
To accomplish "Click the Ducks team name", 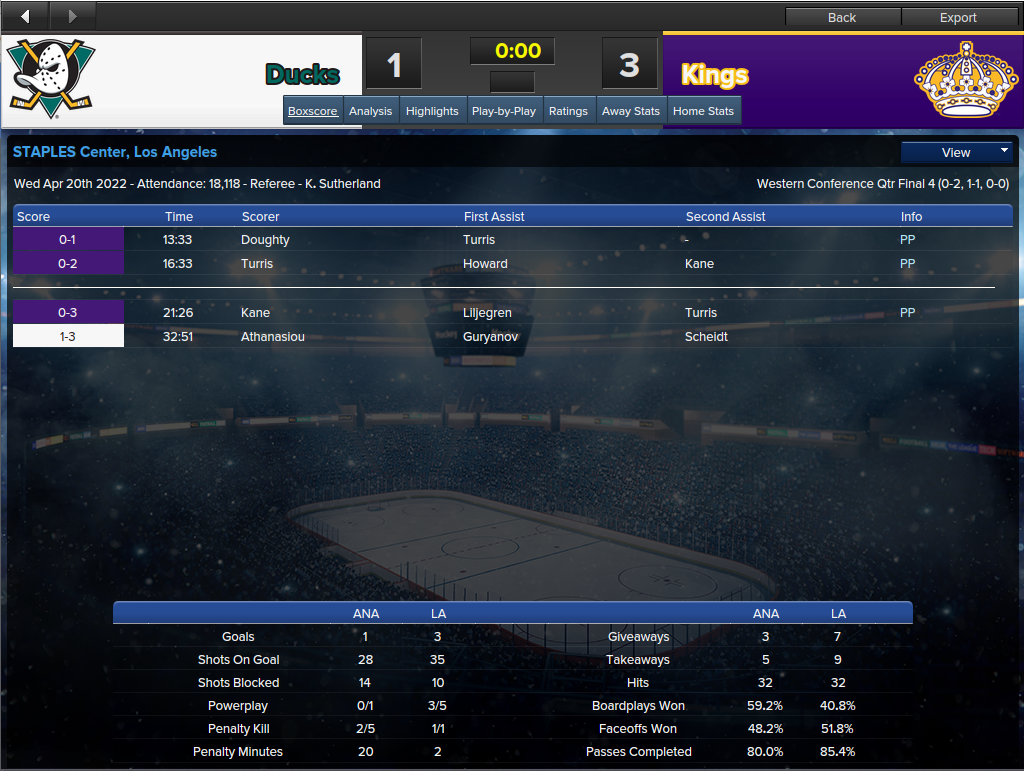I will [302, 75].
